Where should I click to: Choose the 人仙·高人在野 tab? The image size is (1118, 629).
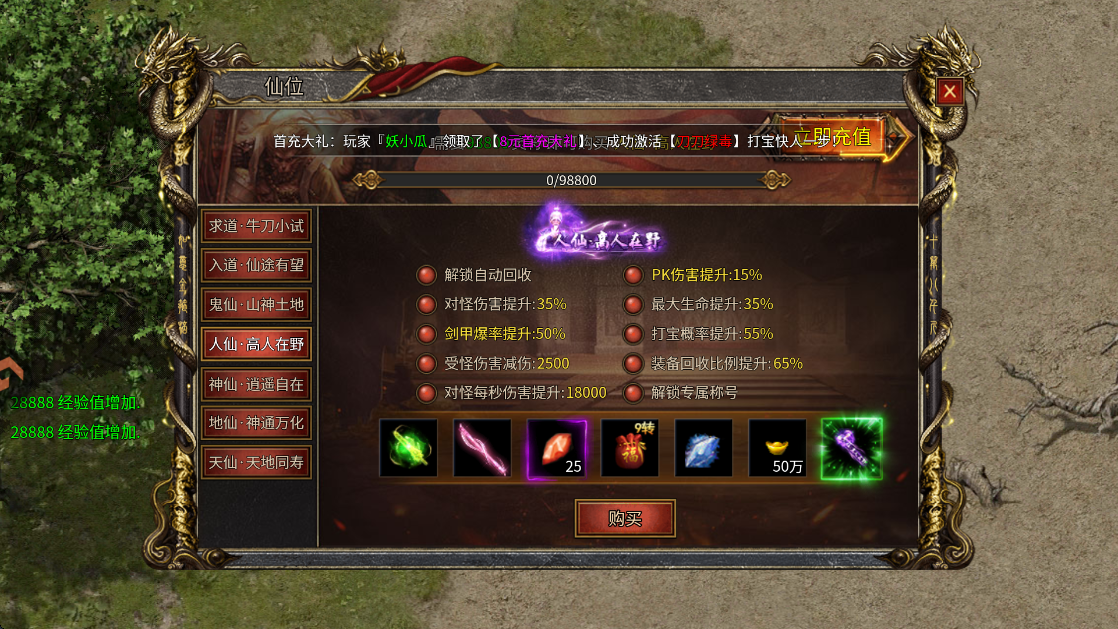(256, 344)
